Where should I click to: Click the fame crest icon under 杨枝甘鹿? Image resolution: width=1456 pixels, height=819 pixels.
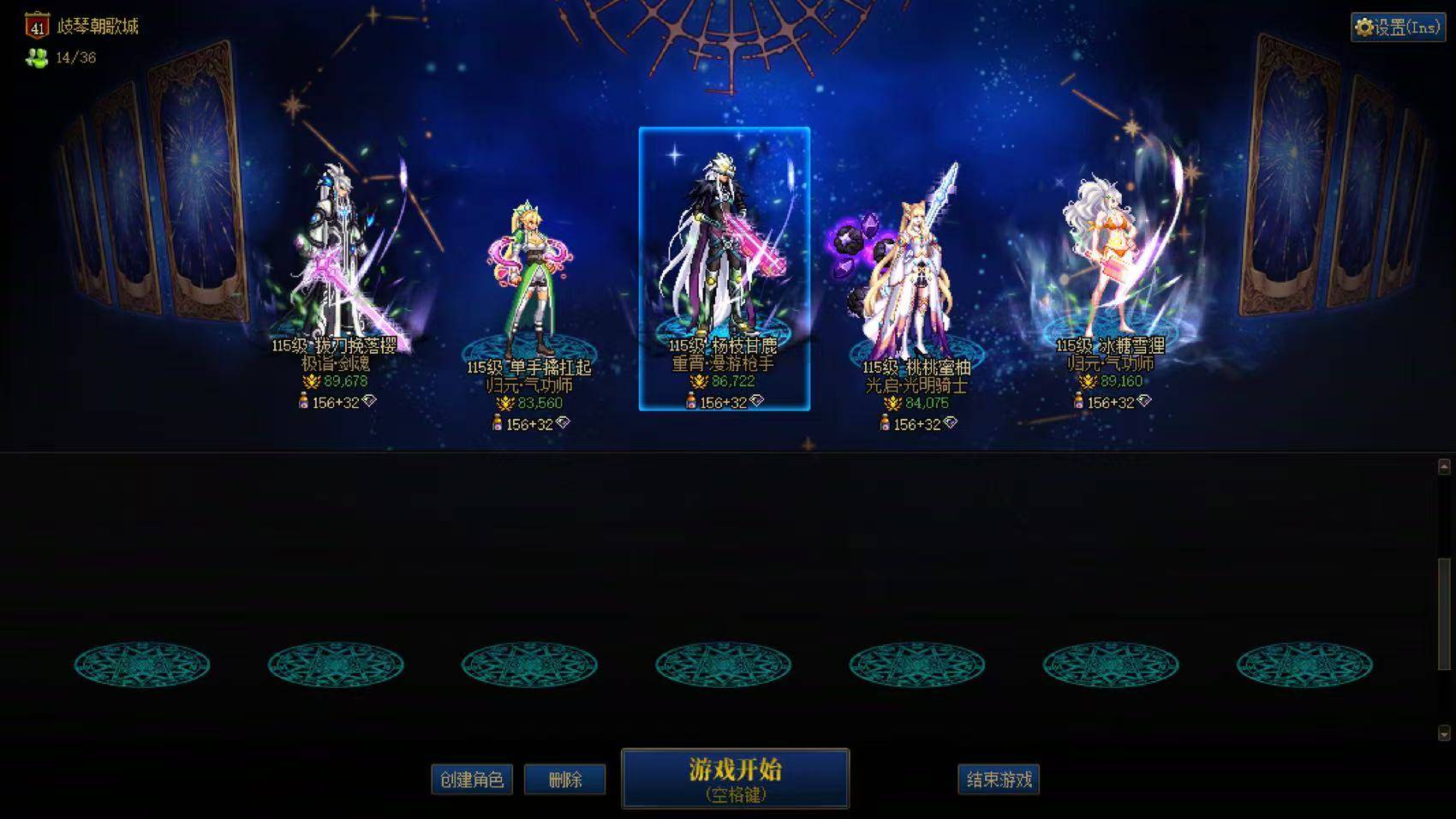[x=698, y=380]
